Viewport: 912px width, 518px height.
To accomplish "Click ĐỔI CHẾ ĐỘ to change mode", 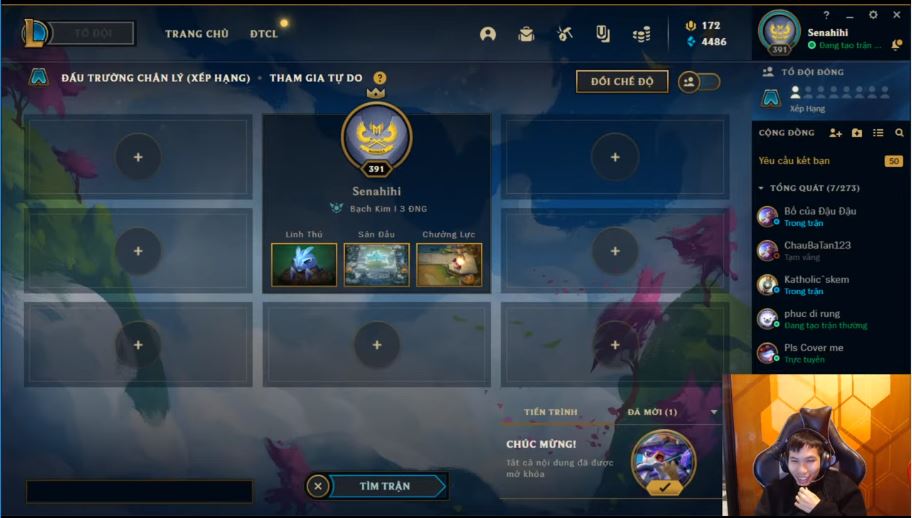I will click(621, 81).
